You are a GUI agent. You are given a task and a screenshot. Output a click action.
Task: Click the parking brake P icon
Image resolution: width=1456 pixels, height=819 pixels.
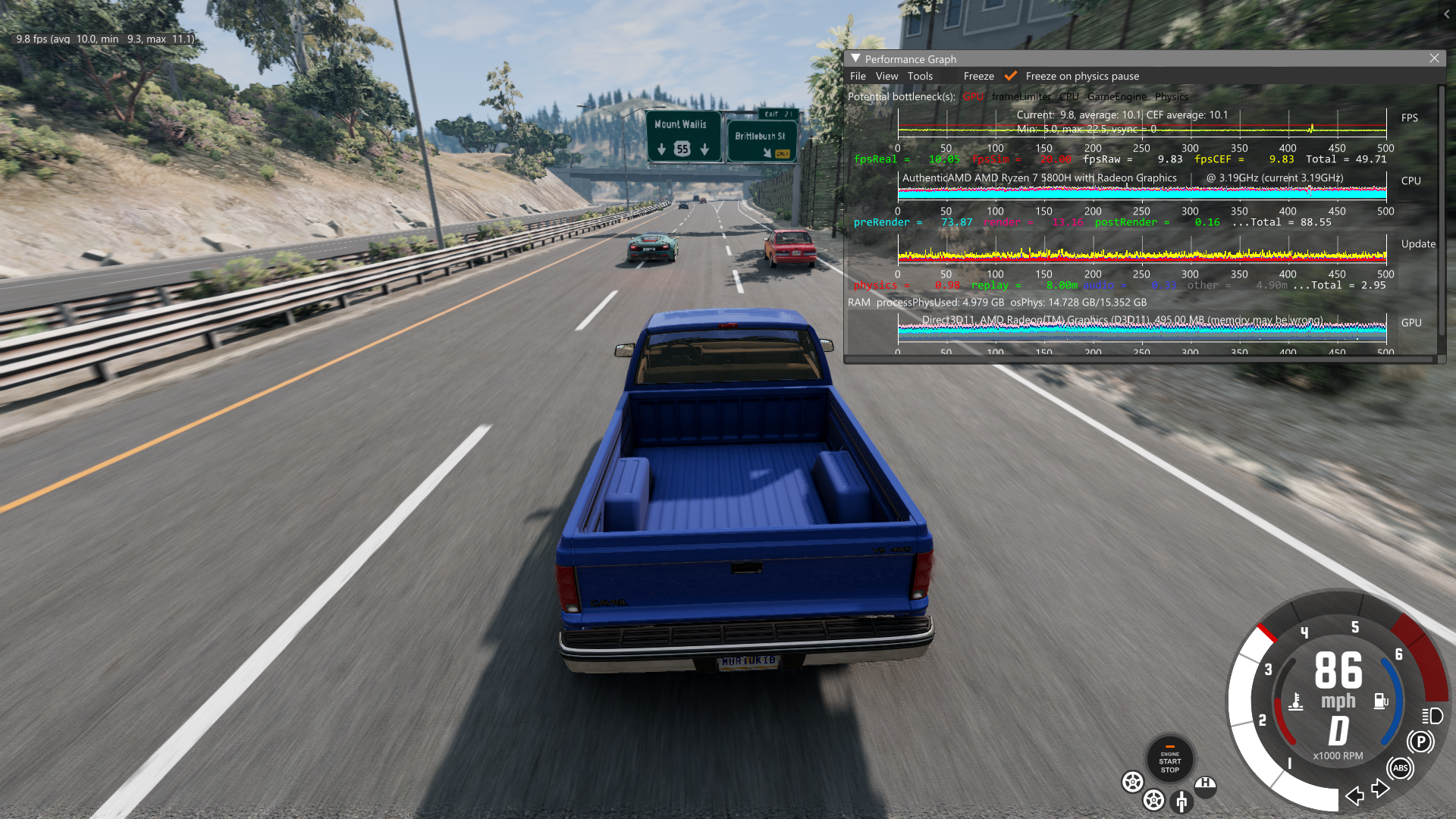(x=1420, y=742)
